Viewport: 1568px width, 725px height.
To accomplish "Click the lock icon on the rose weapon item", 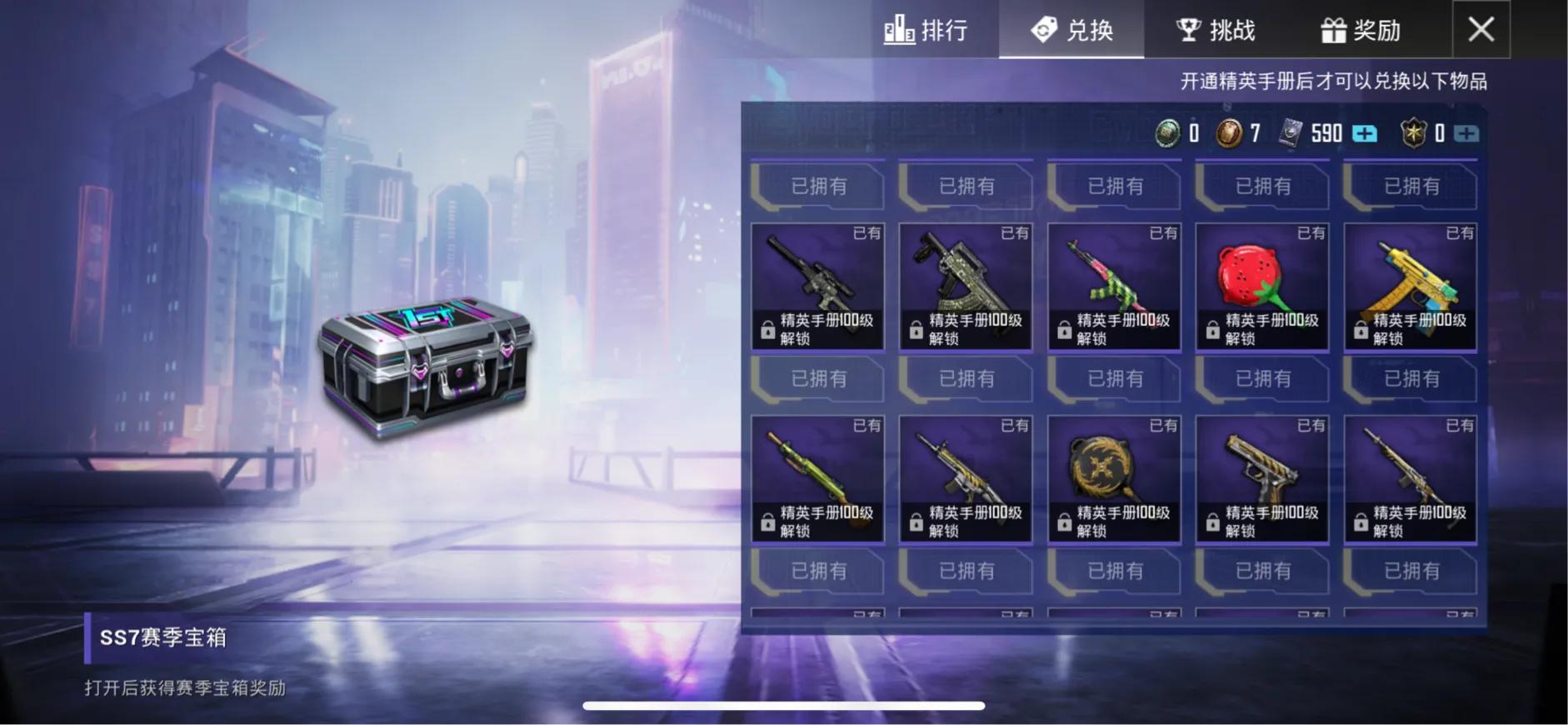I will tap(1213, 329).
